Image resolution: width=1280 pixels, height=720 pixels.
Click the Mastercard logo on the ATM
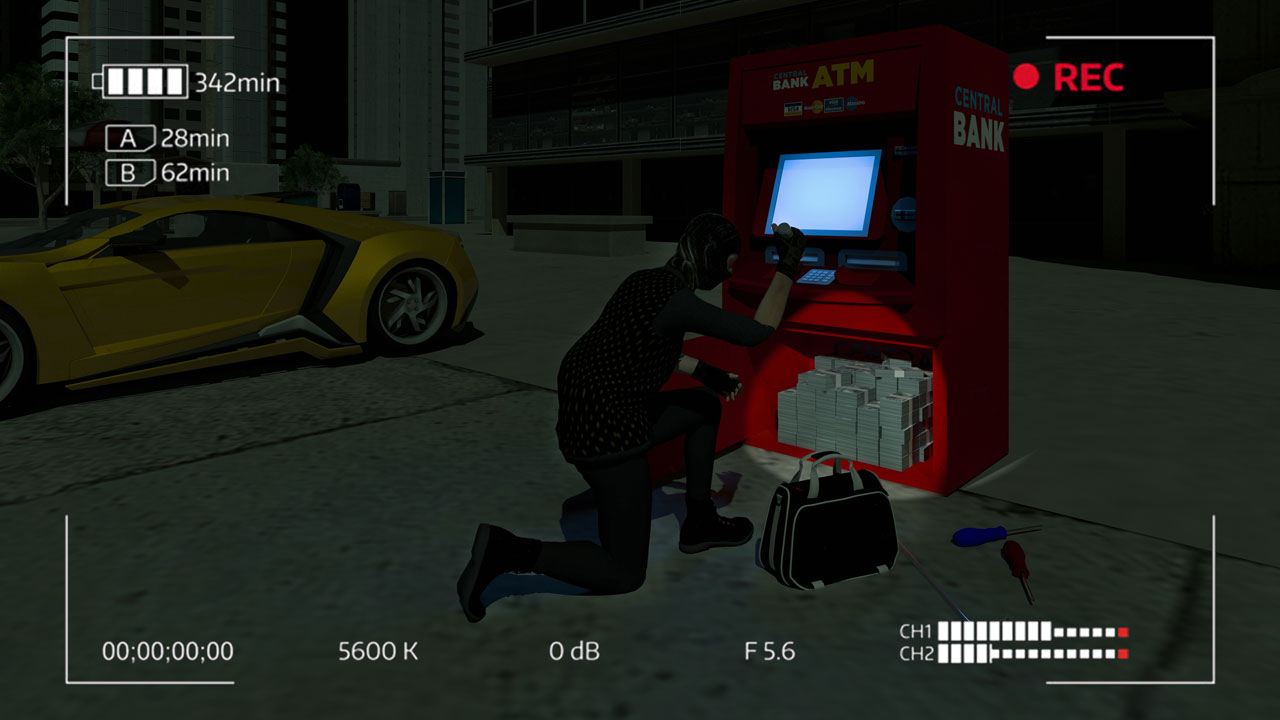816,107
